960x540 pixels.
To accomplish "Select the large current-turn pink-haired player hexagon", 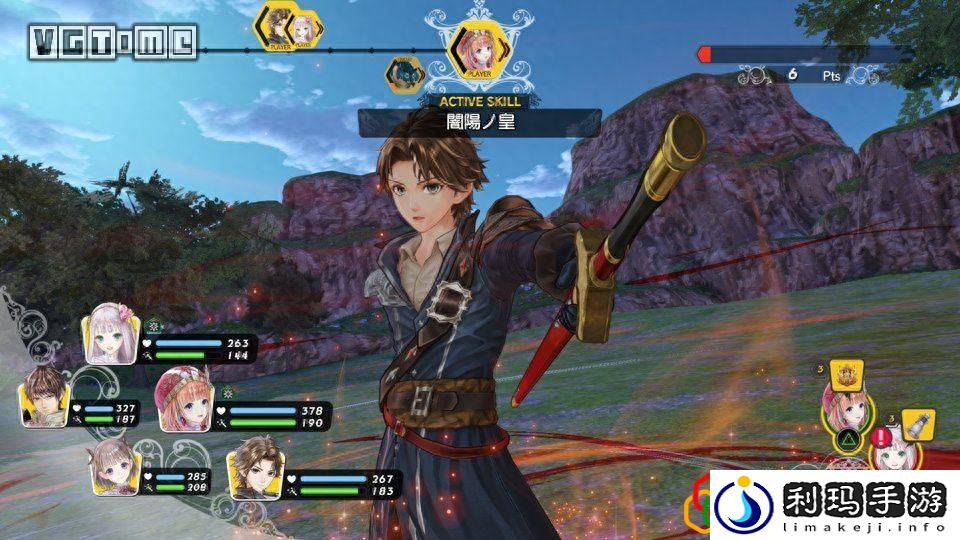I will (x=473, y=49).
